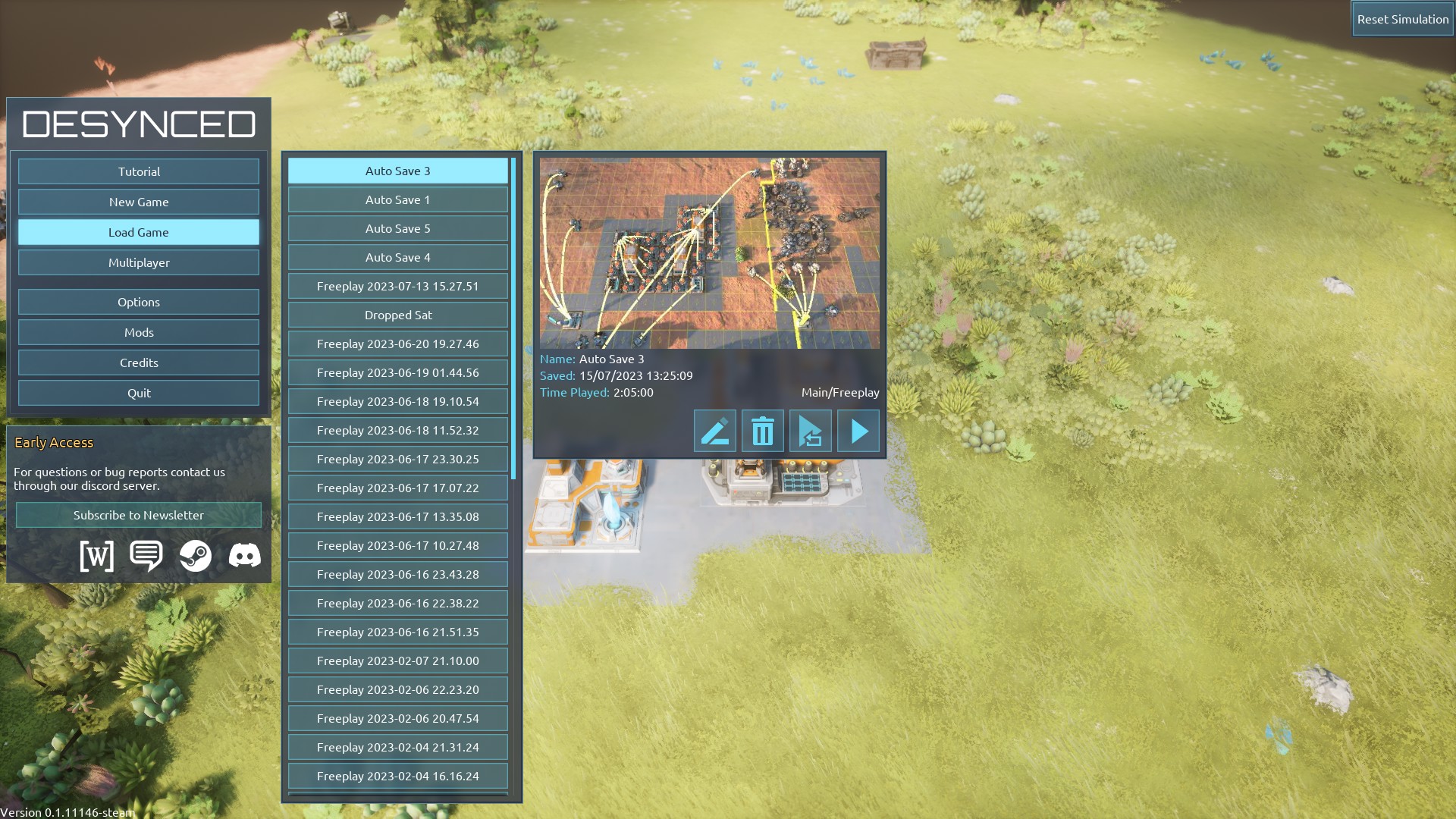
Task: Open the Steam page icon
Action: click(x=196, y=556)
